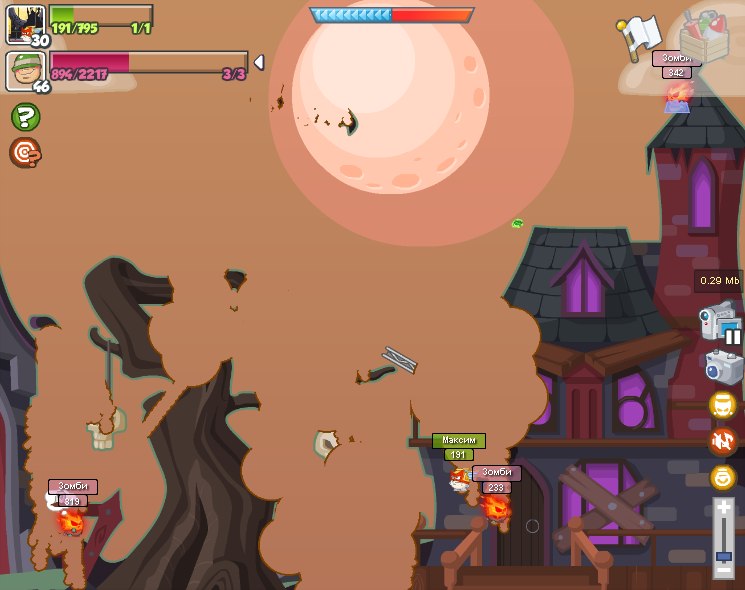Toggle the crossed-out orange sound button

point(723,441)
